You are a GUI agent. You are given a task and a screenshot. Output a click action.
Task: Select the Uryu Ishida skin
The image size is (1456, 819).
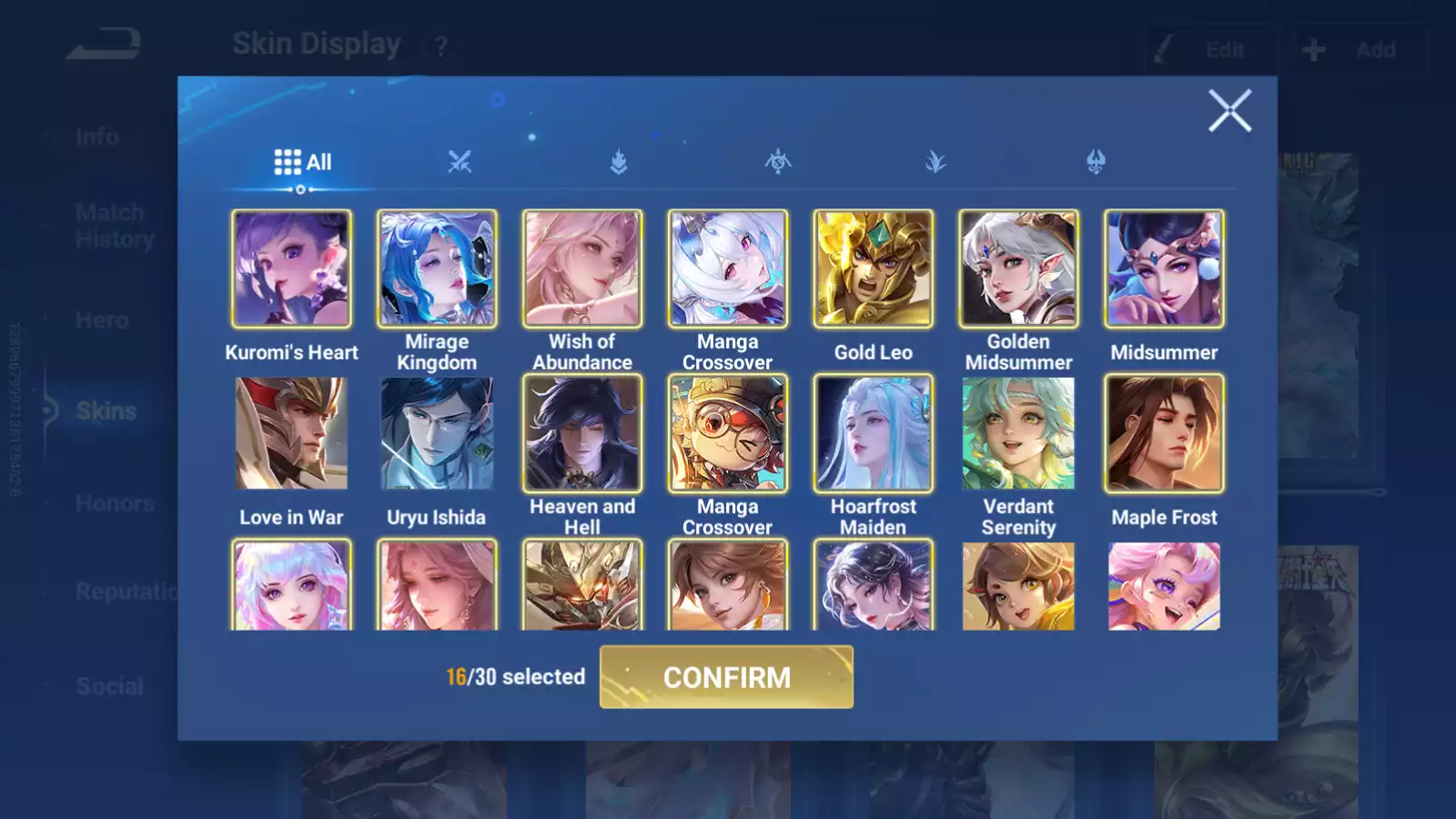437,434
